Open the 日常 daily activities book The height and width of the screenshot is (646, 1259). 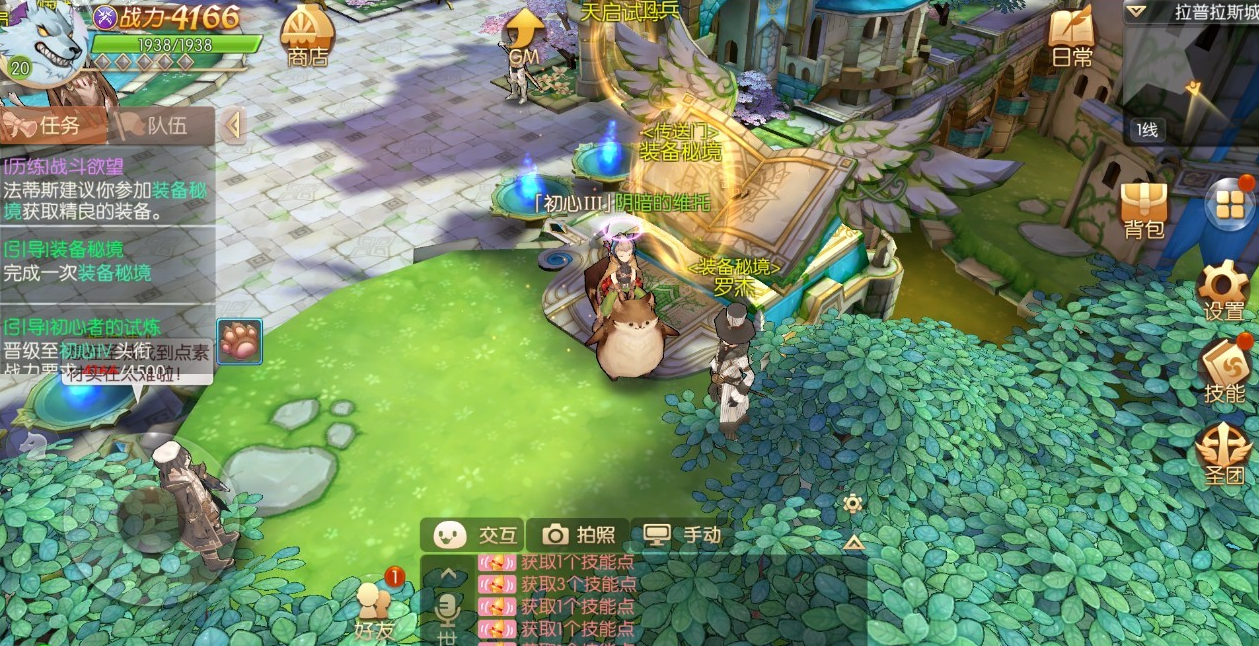pyautogui.click(x=1072, y=38)
